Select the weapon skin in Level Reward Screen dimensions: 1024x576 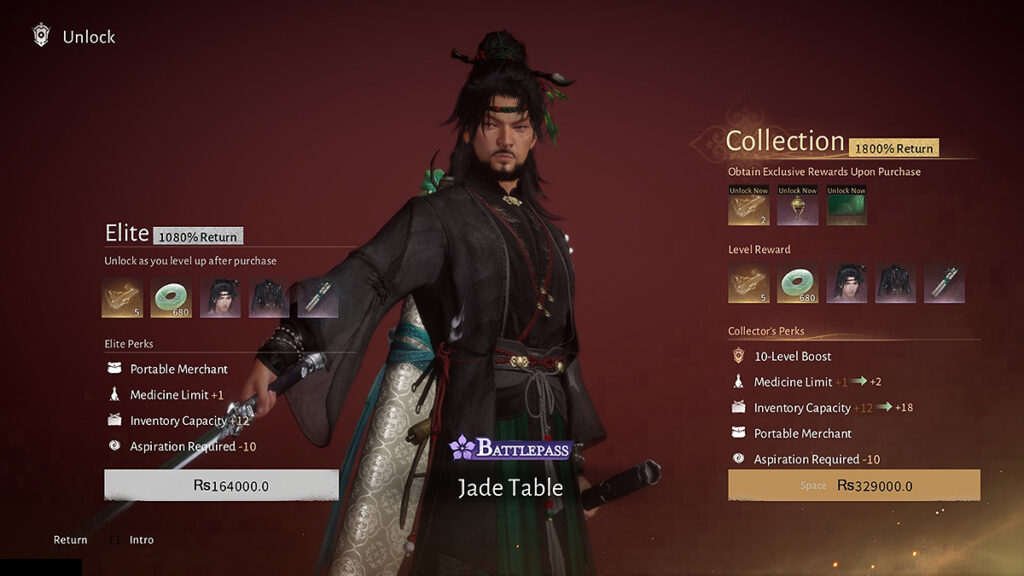tap(944, 283)
